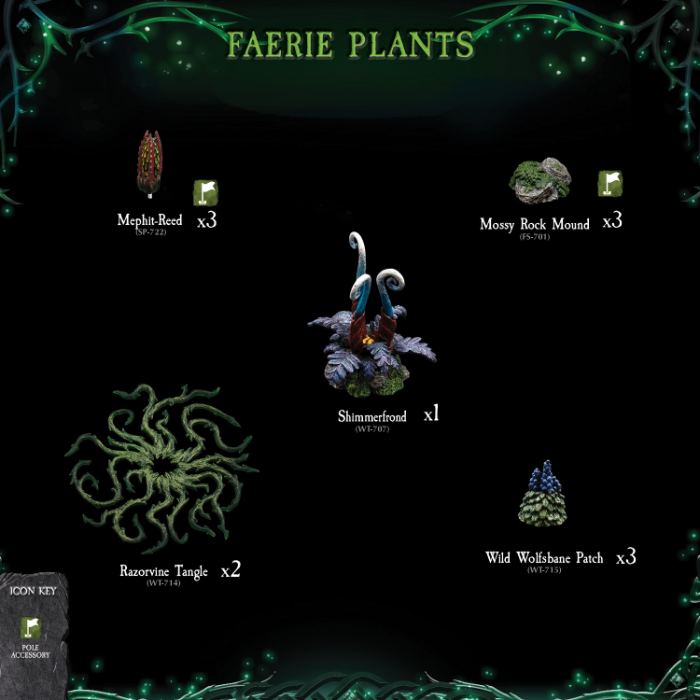Select the Mephit-Reed plant
This screenshot has width=700, height=700.
coord(149,163)
